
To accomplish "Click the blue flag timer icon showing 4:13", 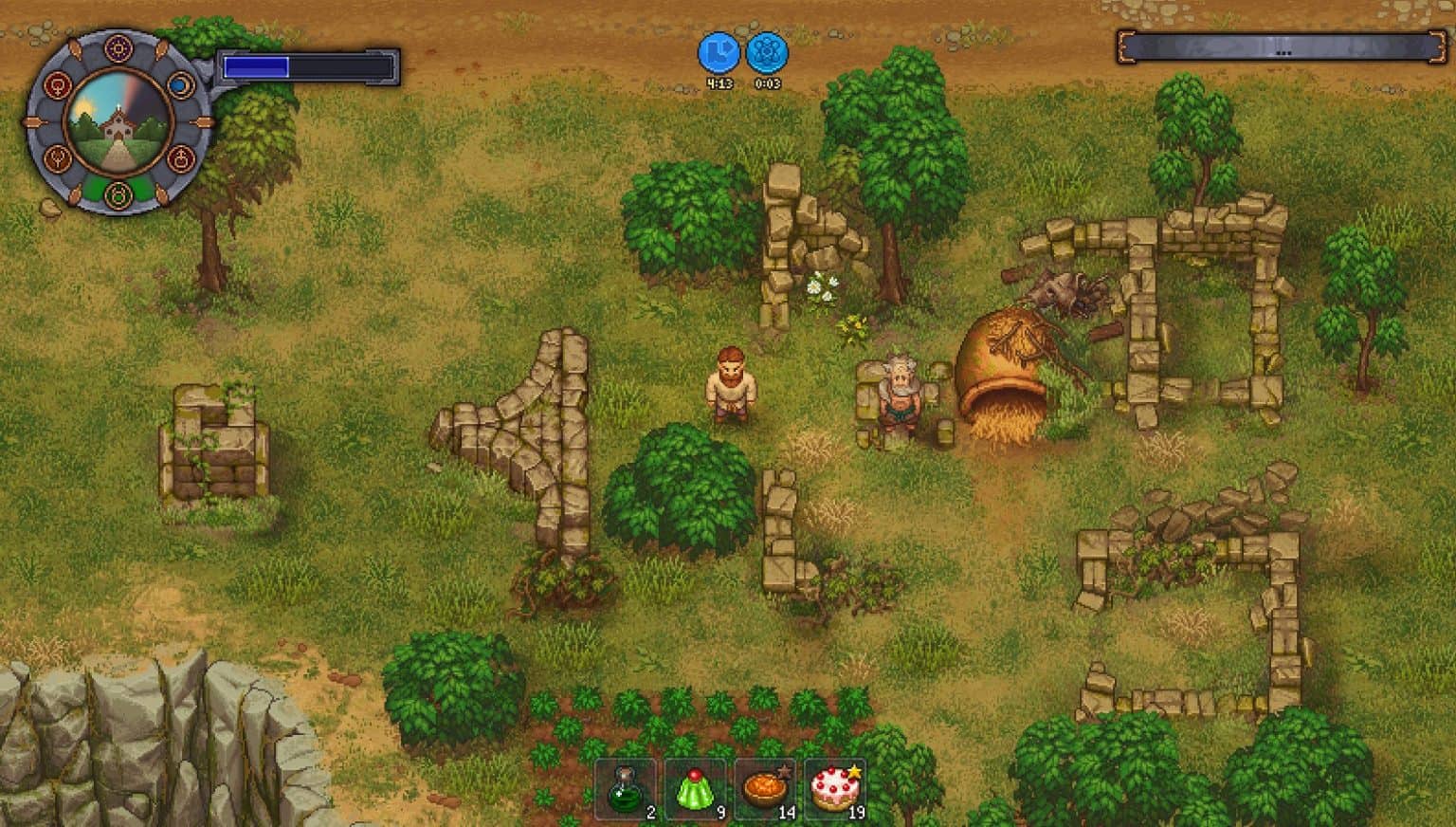I will 720,55.
